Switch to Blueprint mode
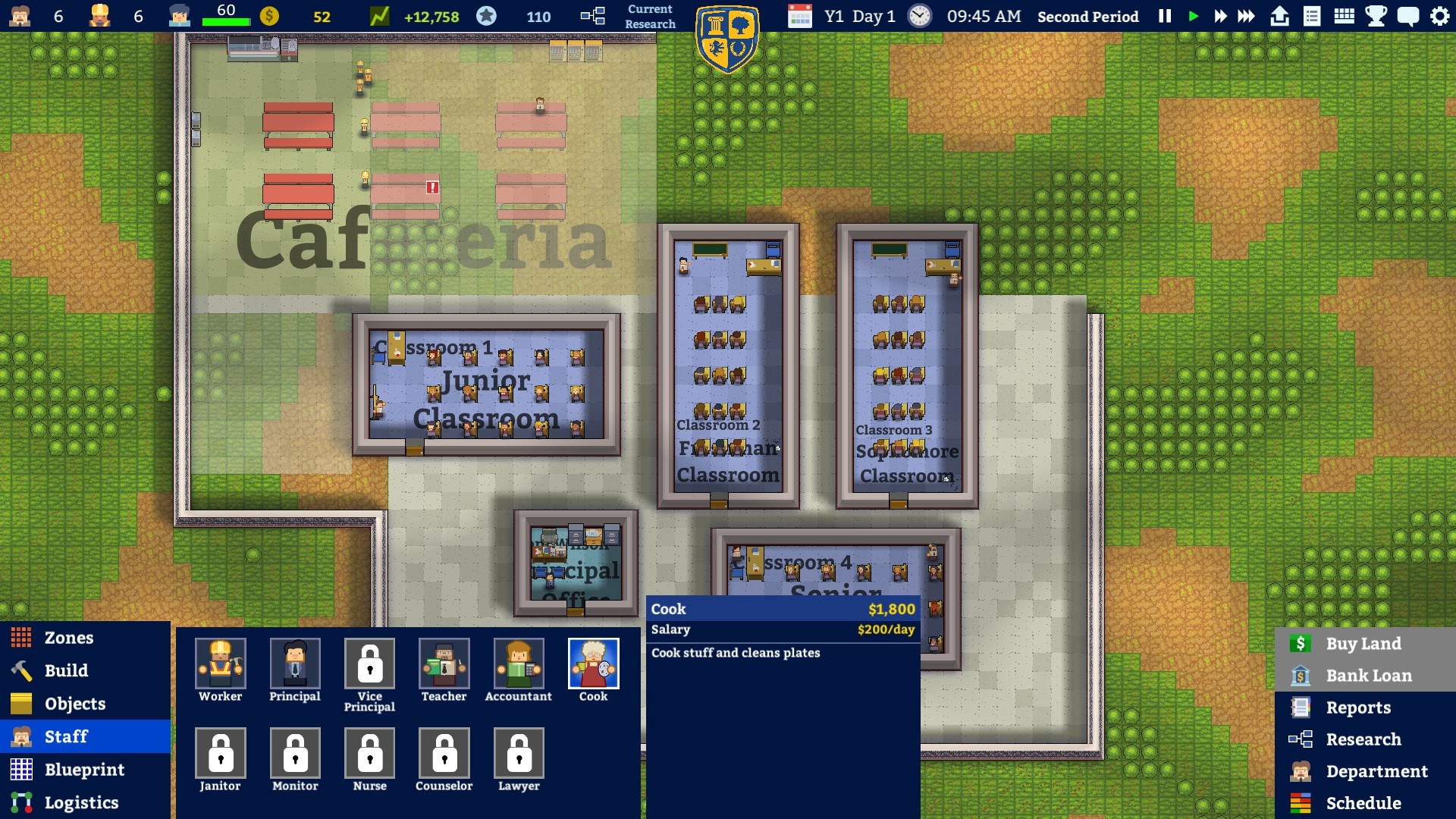This screenshot has height=819, width=1456. pos(83,770)
